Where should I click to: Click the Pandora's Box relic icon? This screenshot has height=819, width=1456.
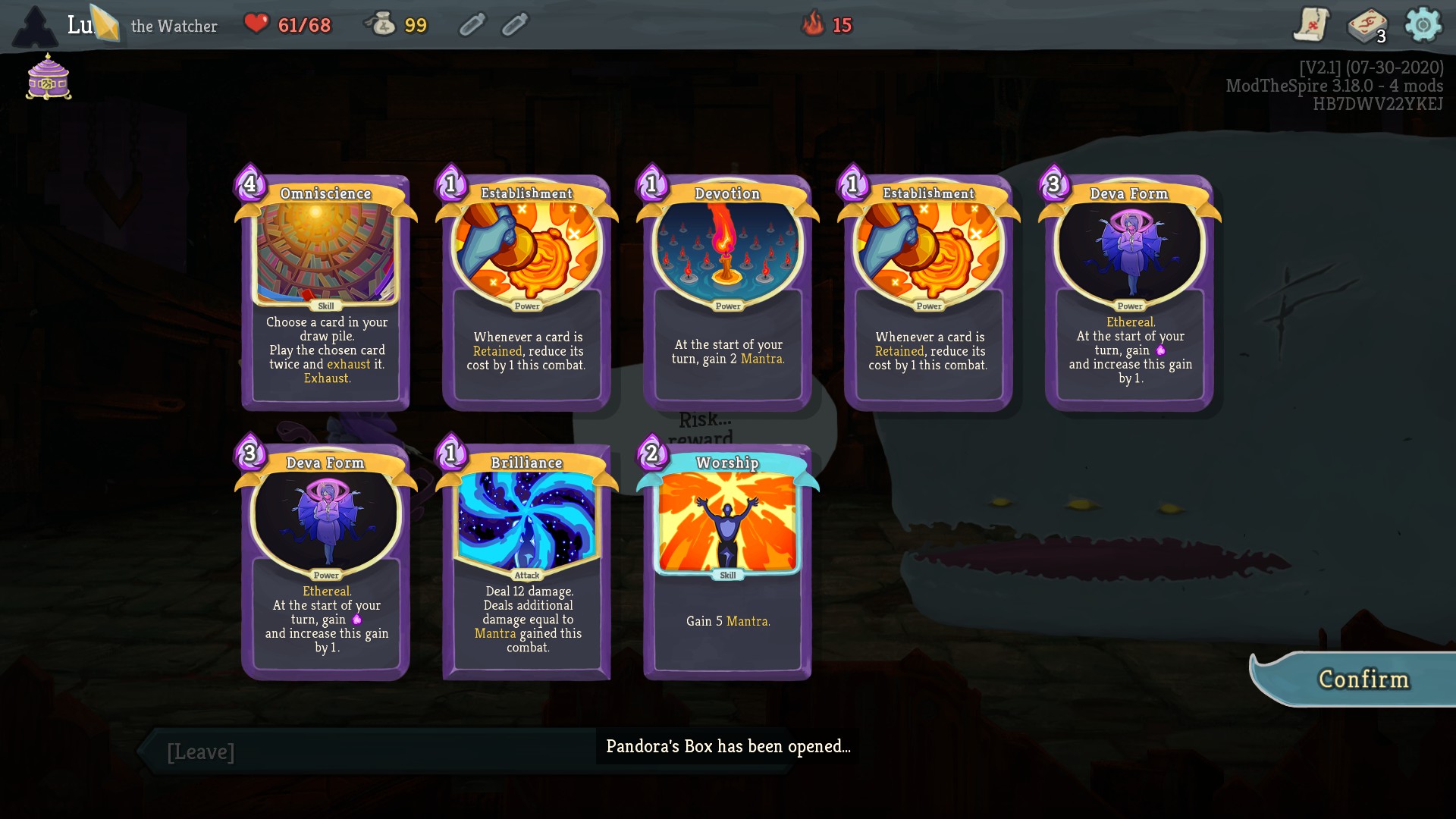[x=47, y=78]
